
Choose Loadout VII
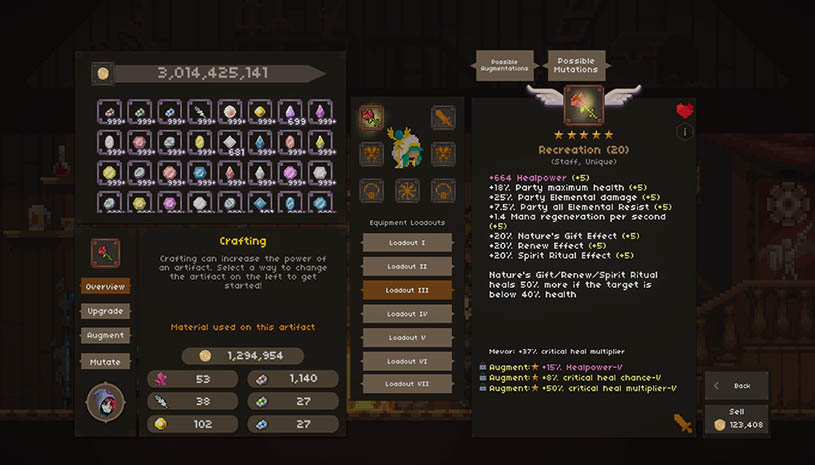coord(407,384)
